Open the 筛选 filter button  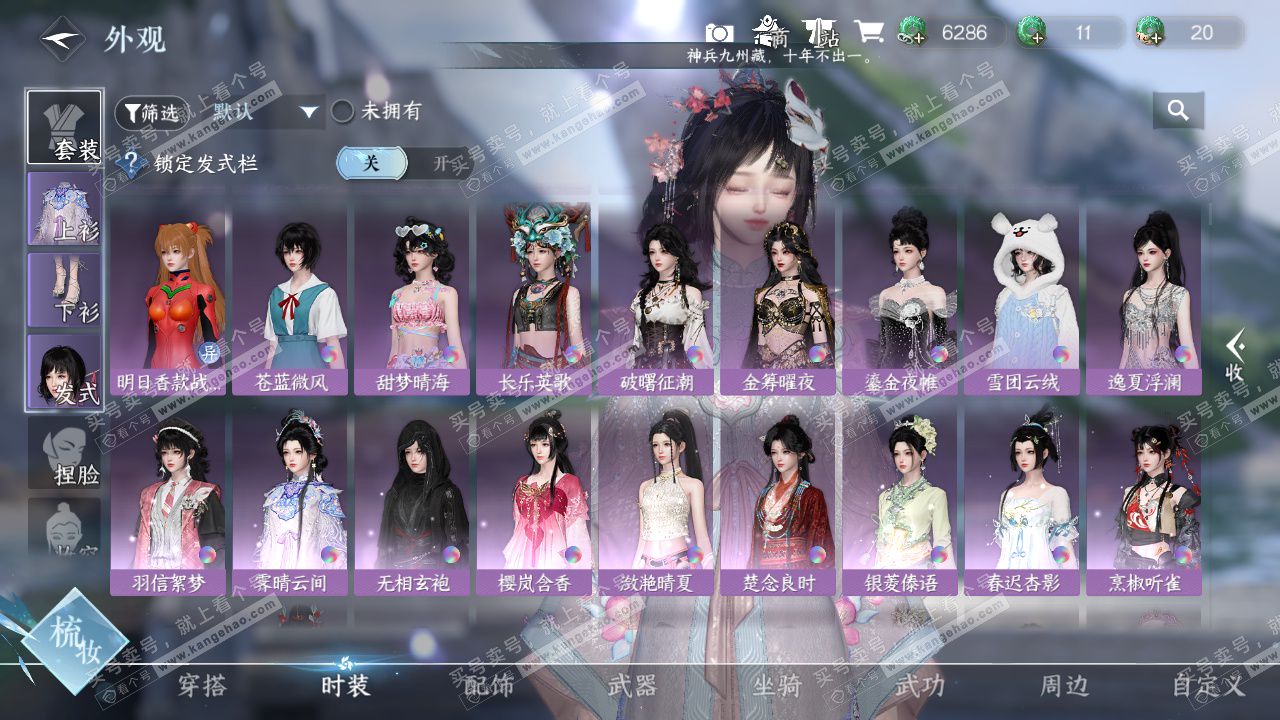click(x=149, y=113)
